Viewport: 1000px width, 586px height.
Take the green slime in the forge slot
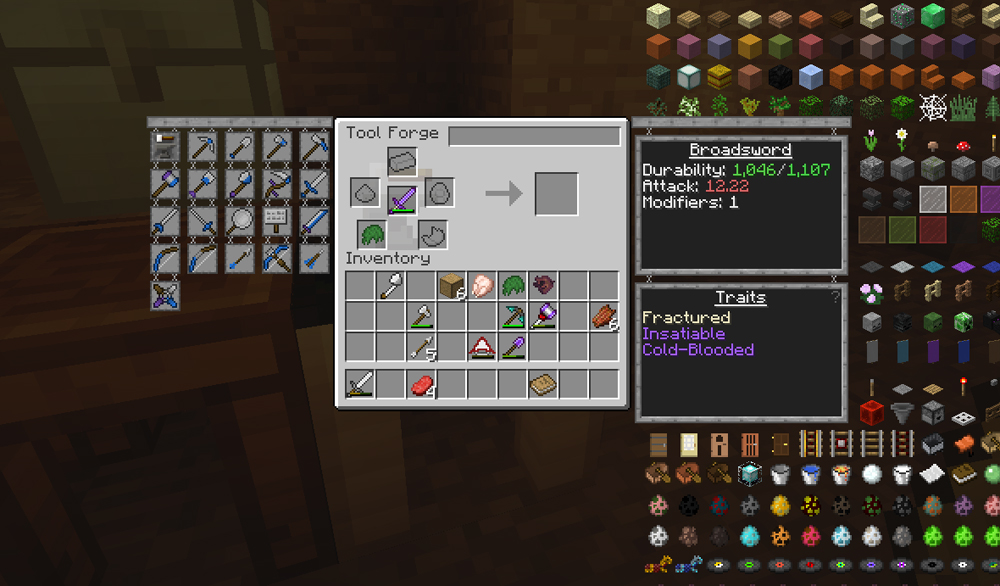pyautogui.click(x=372, y=236)
